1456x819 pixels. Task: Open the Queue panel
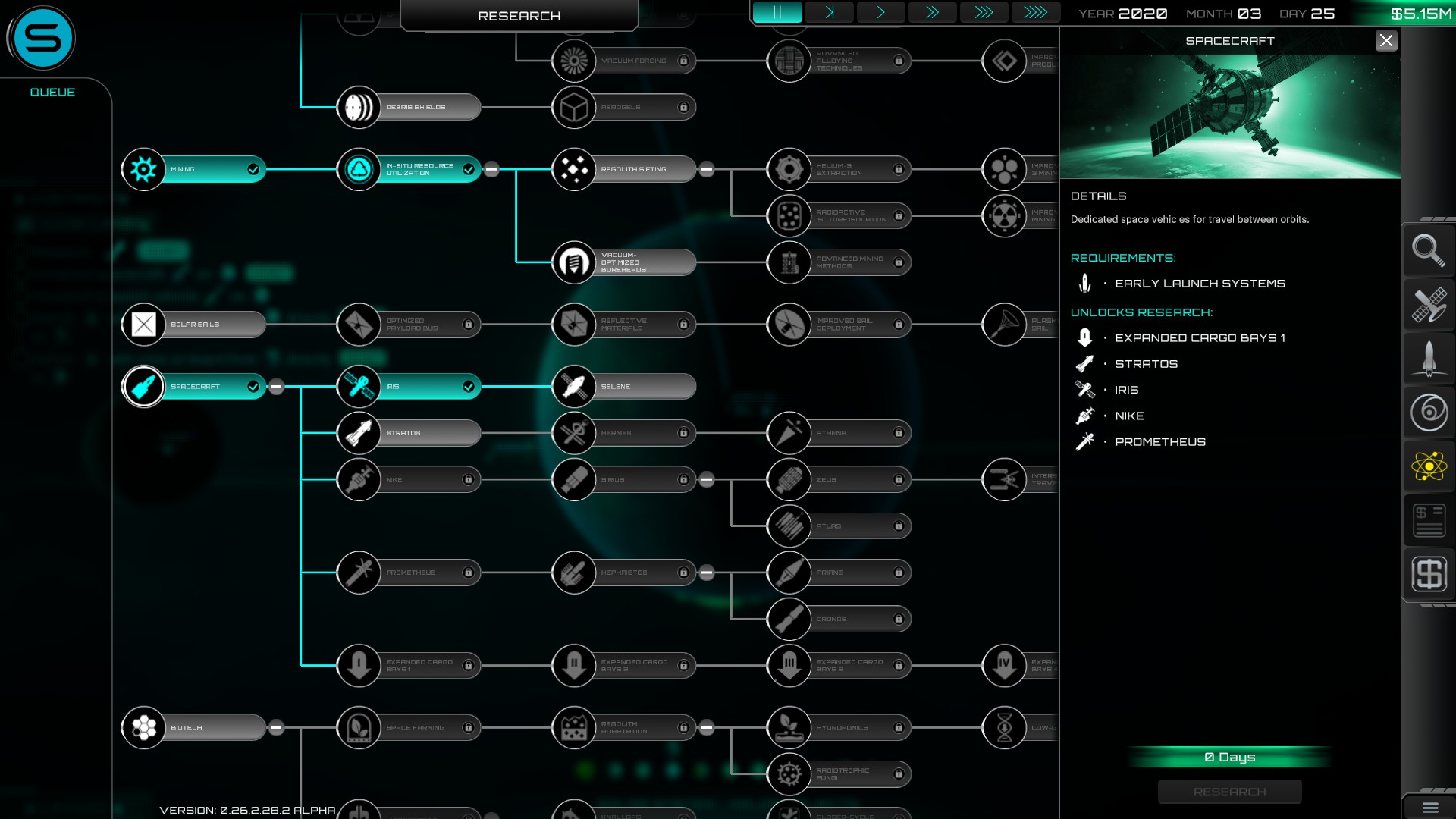pyautogui.click(x=52, y=93)
